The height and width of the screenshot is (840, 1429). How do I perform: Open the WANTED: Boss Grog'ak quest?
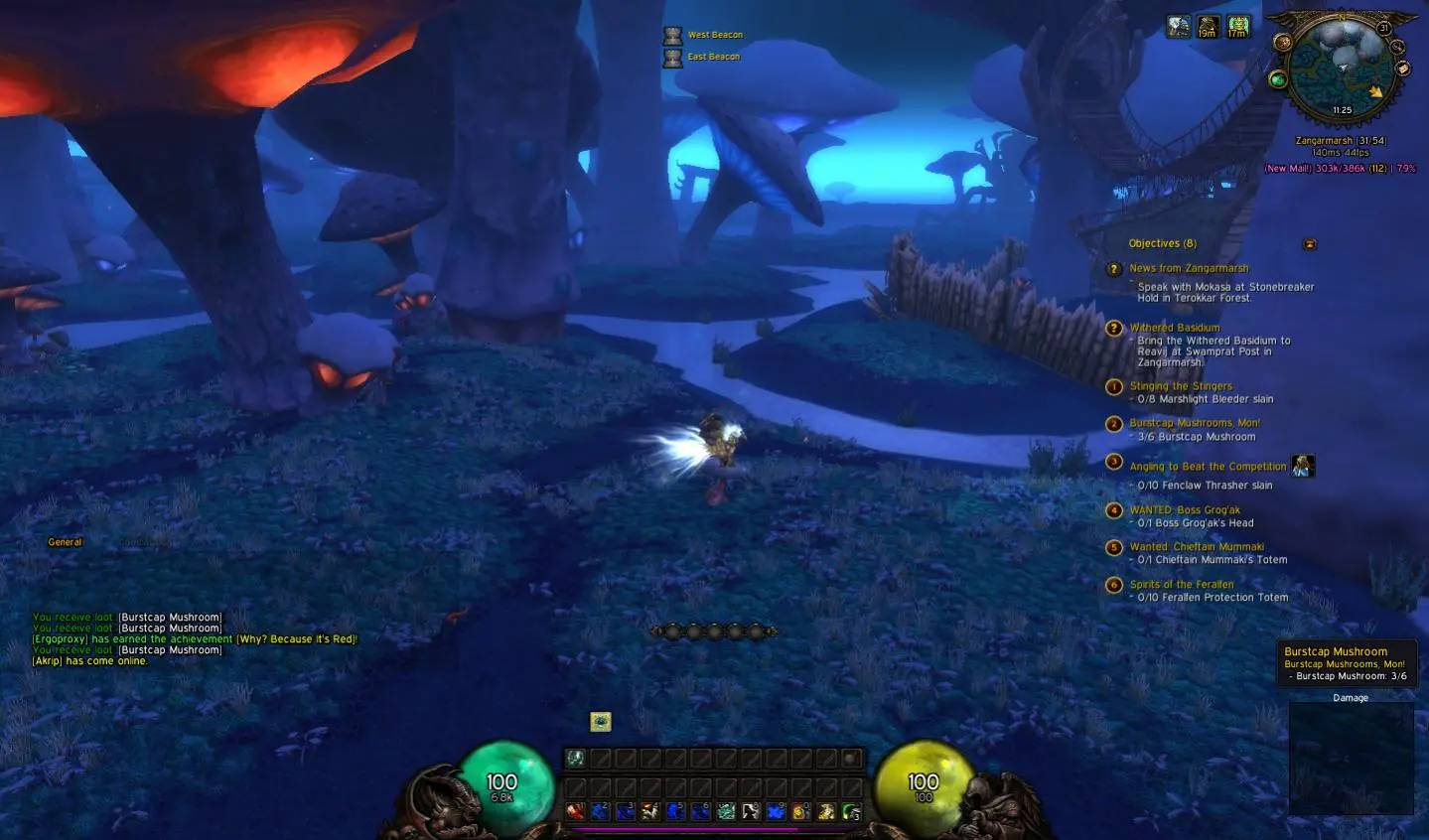1184,510
